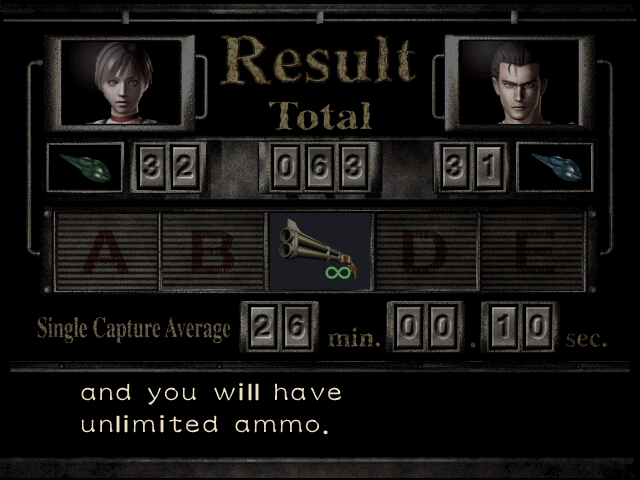The width and height of the screenshot is (640, 480).
Task: Select the rank D reward panel
Action: click(425, 251)
